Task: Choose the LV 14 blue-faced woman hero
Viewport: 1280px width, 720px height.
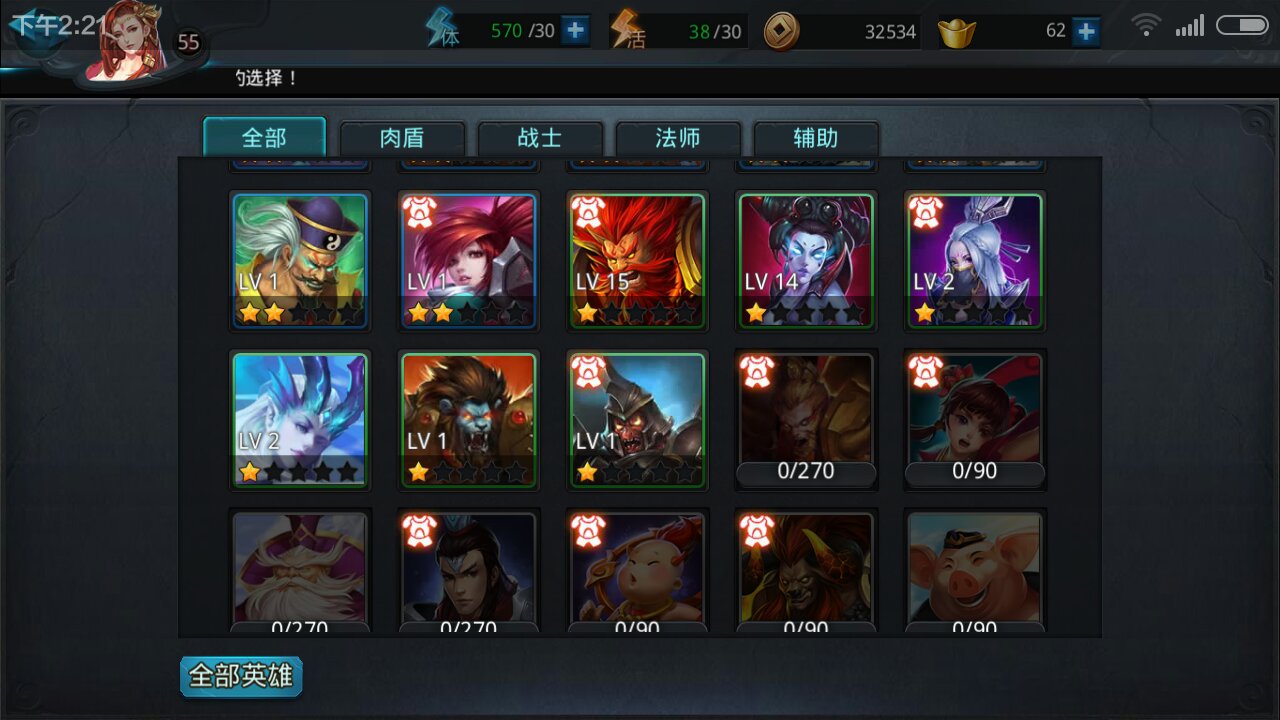Action: pyautogui.click(x=806, y=260)
